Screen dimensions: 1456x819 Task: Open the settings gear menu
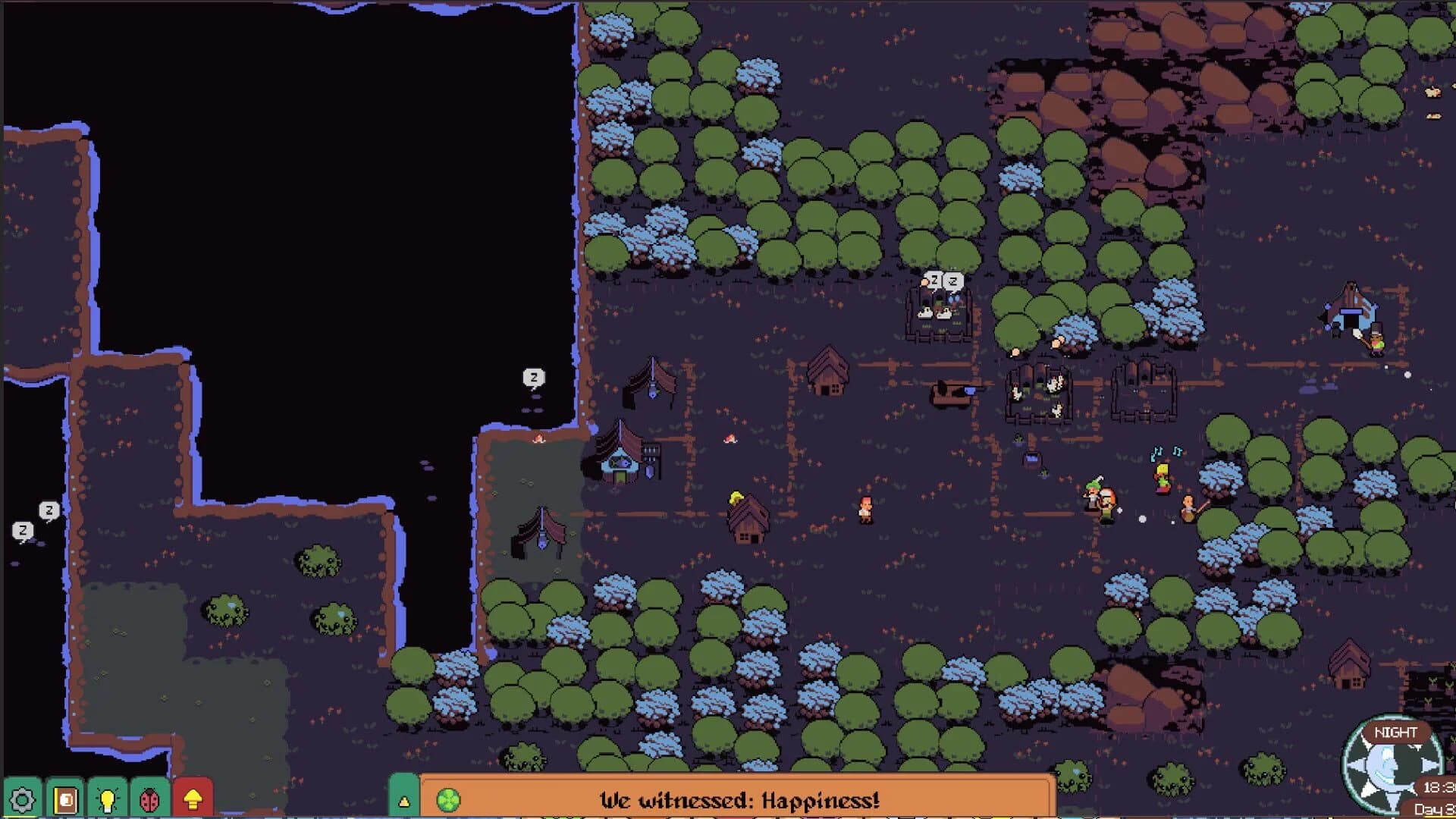[x=23, y=798]
